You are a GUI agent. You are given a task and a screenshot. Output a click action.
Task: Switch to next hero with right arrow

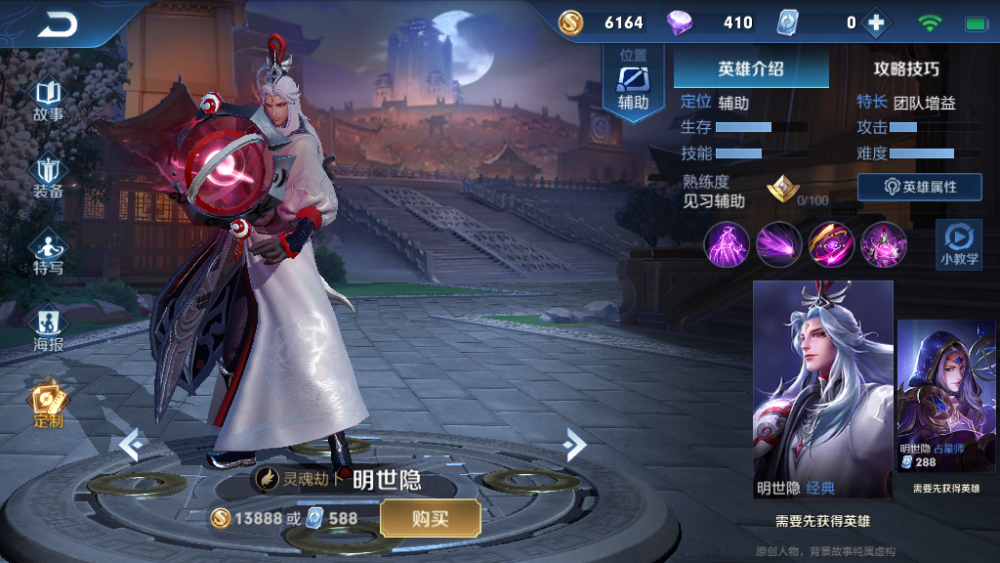tap(573, 443)
